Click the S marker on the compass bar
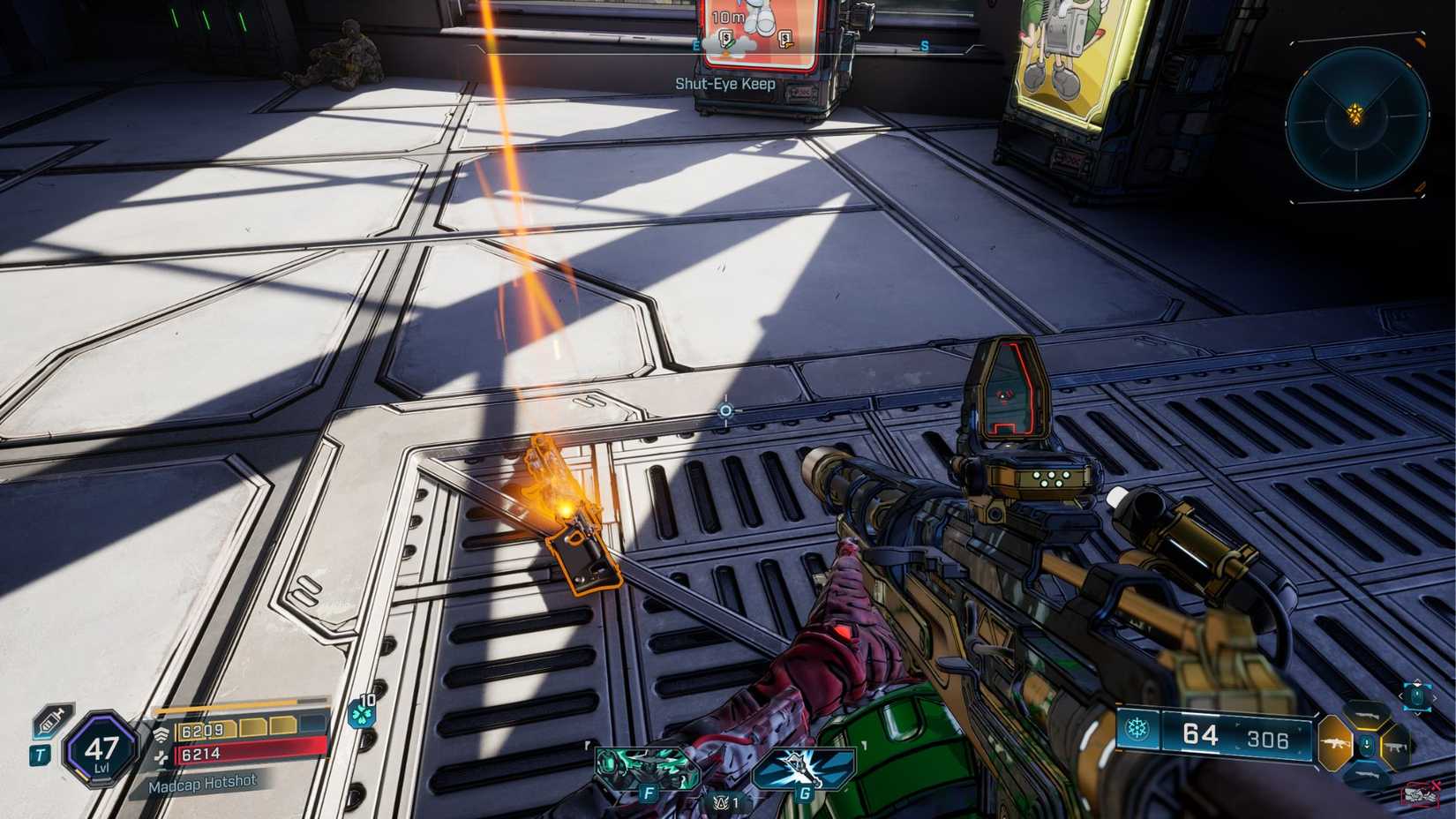1456x819 pixels. (x=925, y=46)
